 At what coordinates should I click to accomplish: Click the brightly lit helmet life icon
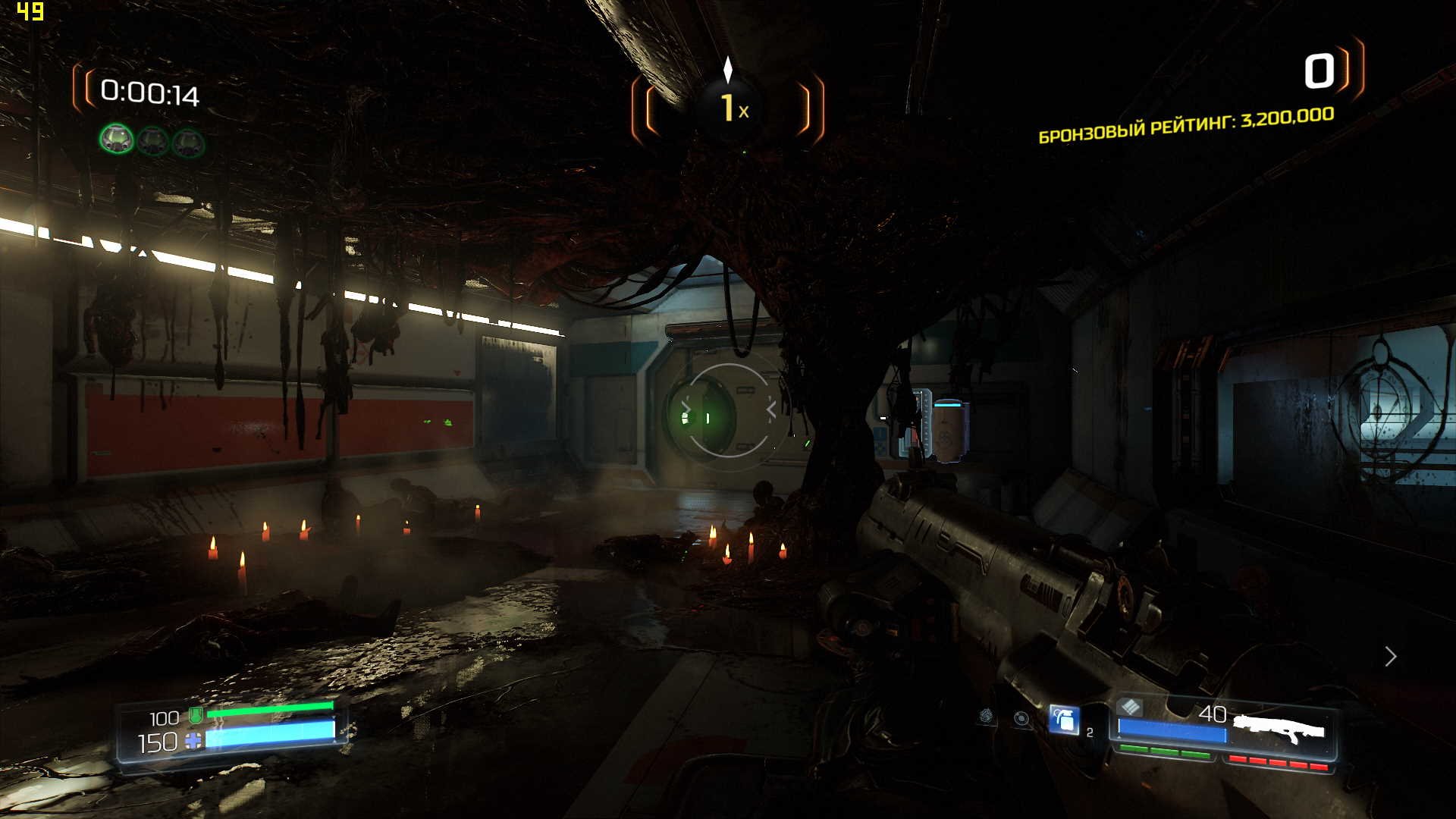pos(117,140)
